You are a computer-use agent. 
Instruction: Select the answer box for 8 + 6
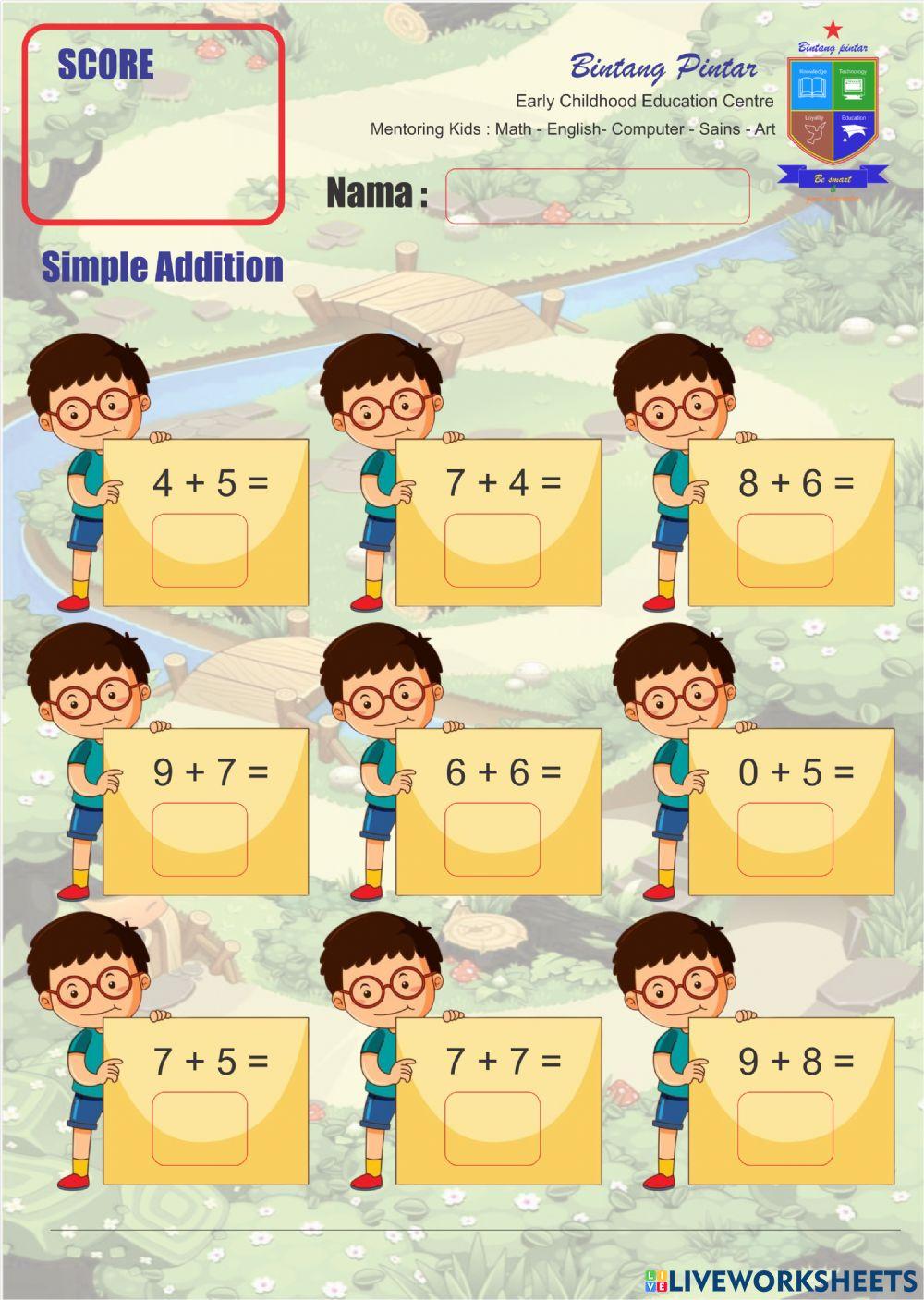point(785,551)
